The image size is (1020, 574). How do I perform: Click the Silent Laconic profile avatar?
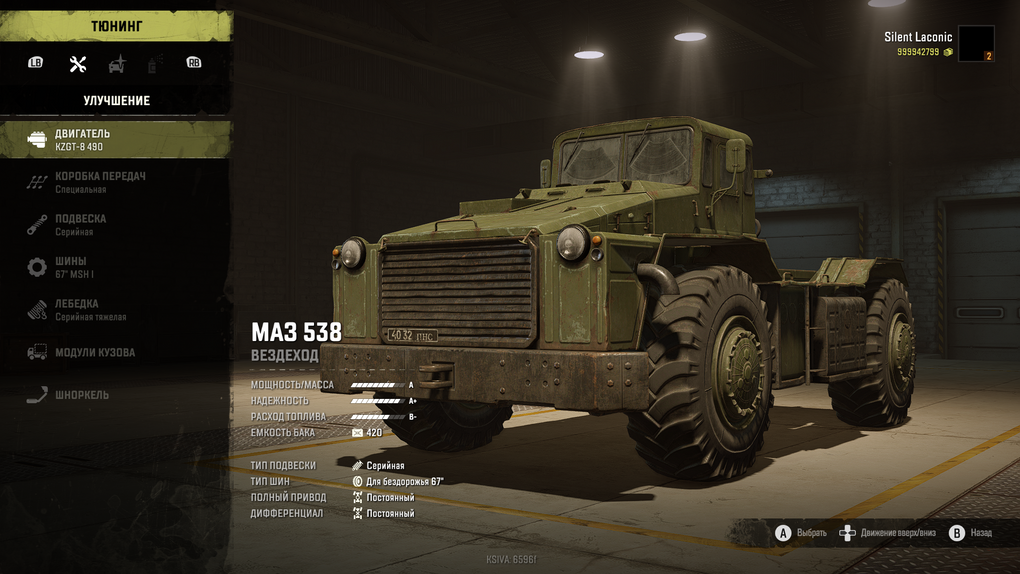(976, 44)
